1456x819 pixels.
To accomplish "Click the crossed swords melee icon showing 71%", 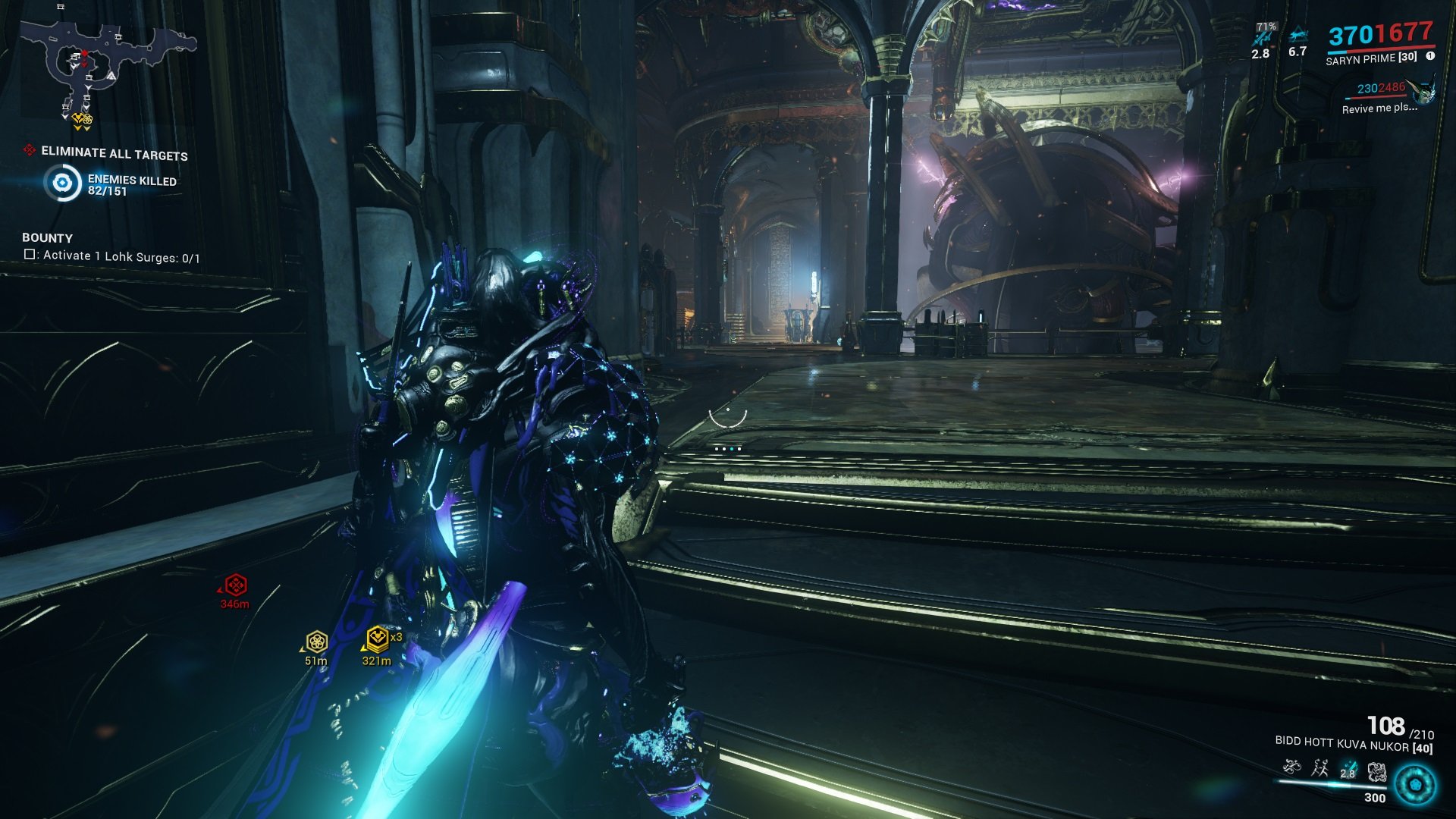I will 1264,38.
